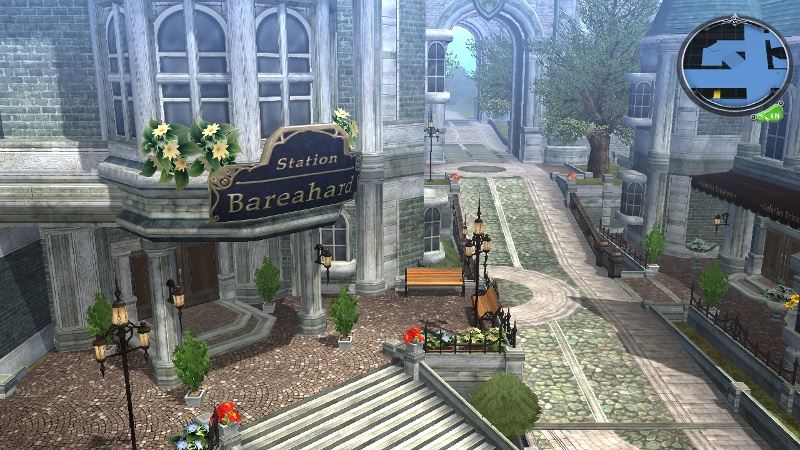800x450 pixels.
Task: Open the circular minimap
Action: click(x=733, y=66)
